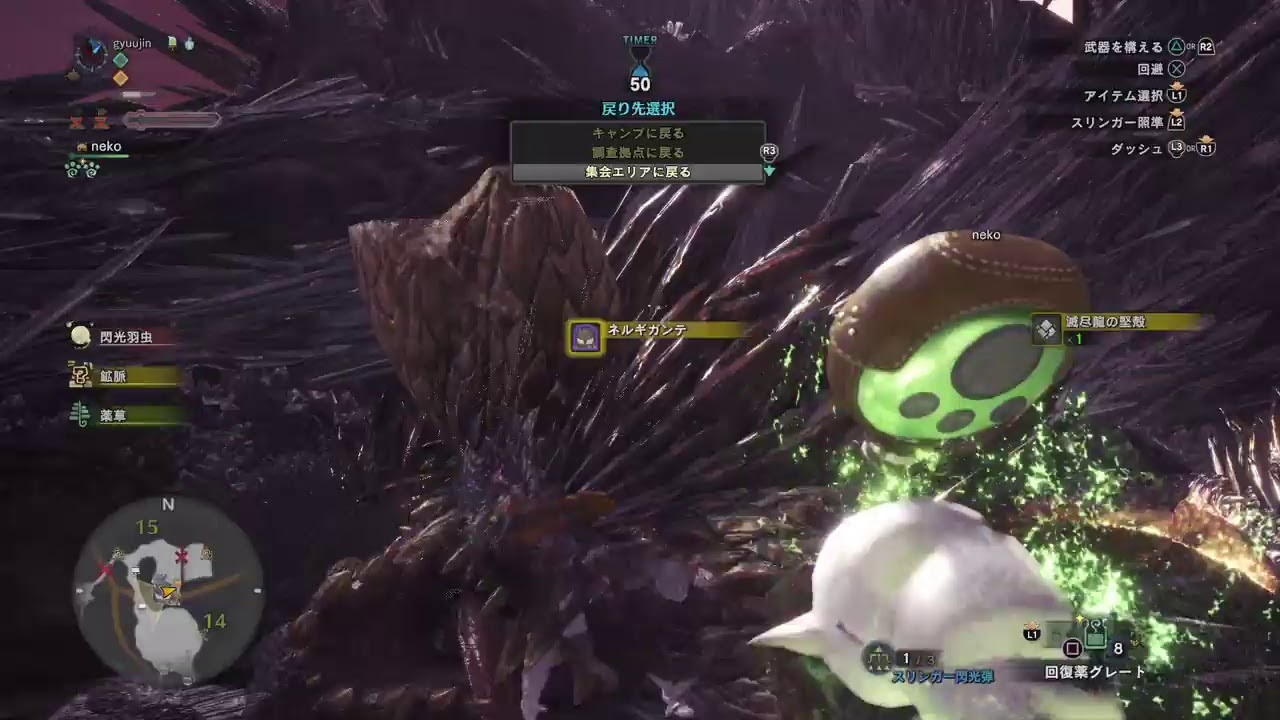Toggle the L1 アイテム選択 button prompt
The image size is (1280, 720).
click(1175, 95)
